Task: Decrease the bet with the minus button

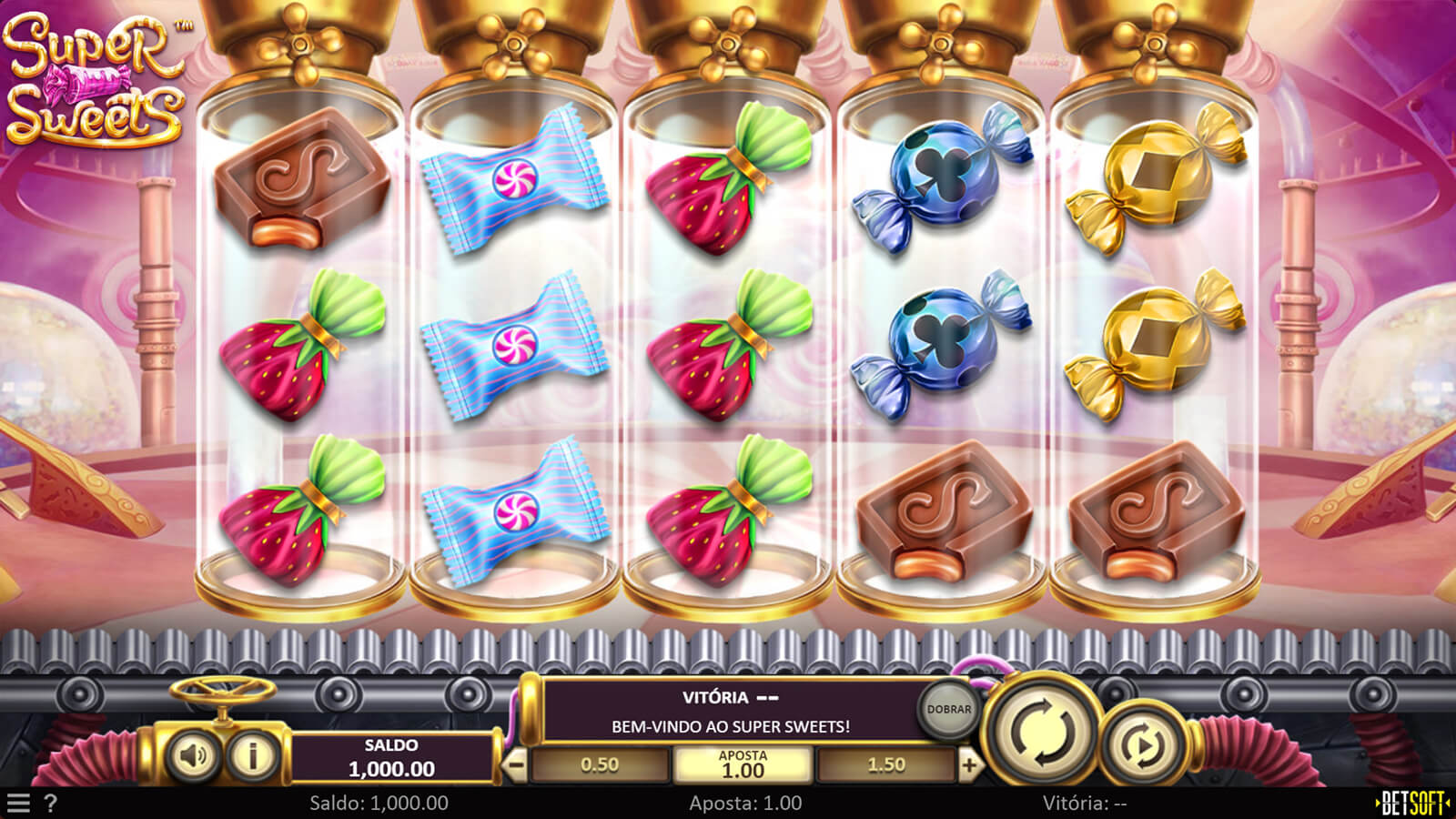Action: click(515, 765)
